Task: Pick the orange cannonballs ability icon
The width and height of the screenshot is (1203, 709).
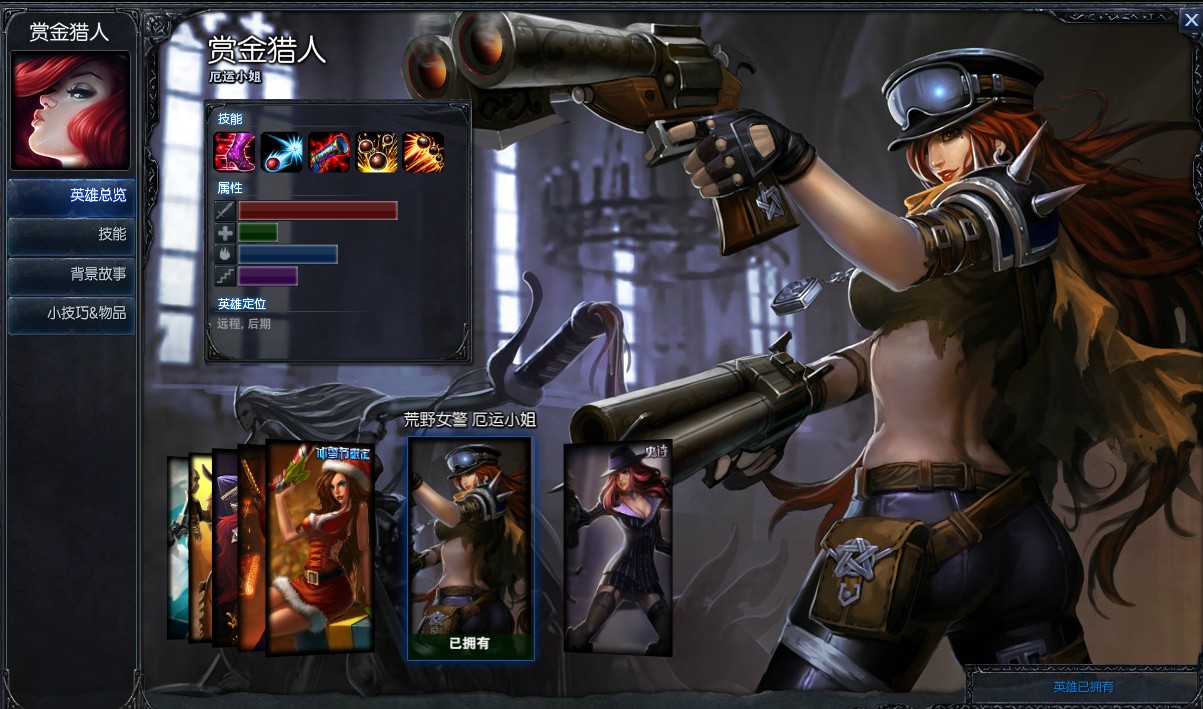Action: point(377,152)
